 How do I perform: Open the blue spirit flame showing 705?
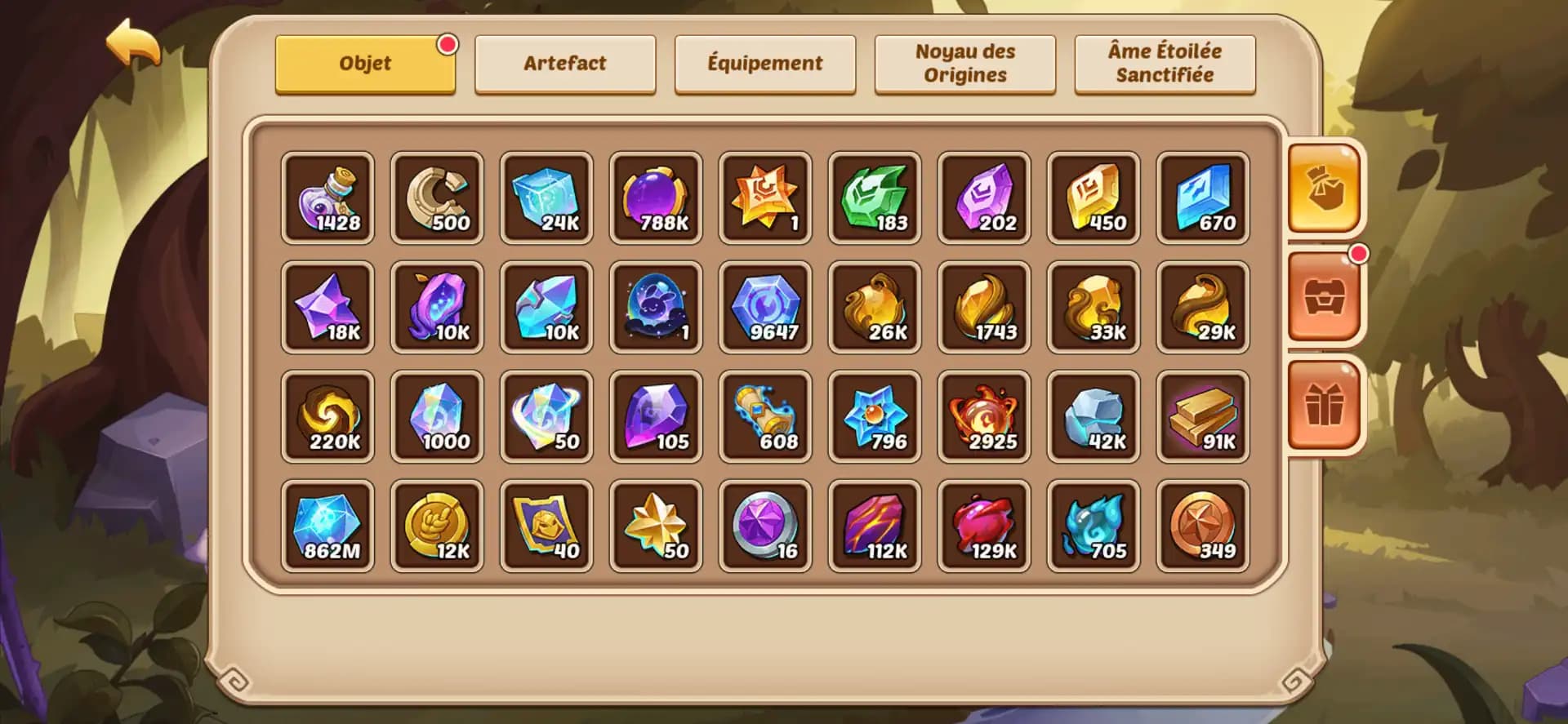[x=1094, y=526]
